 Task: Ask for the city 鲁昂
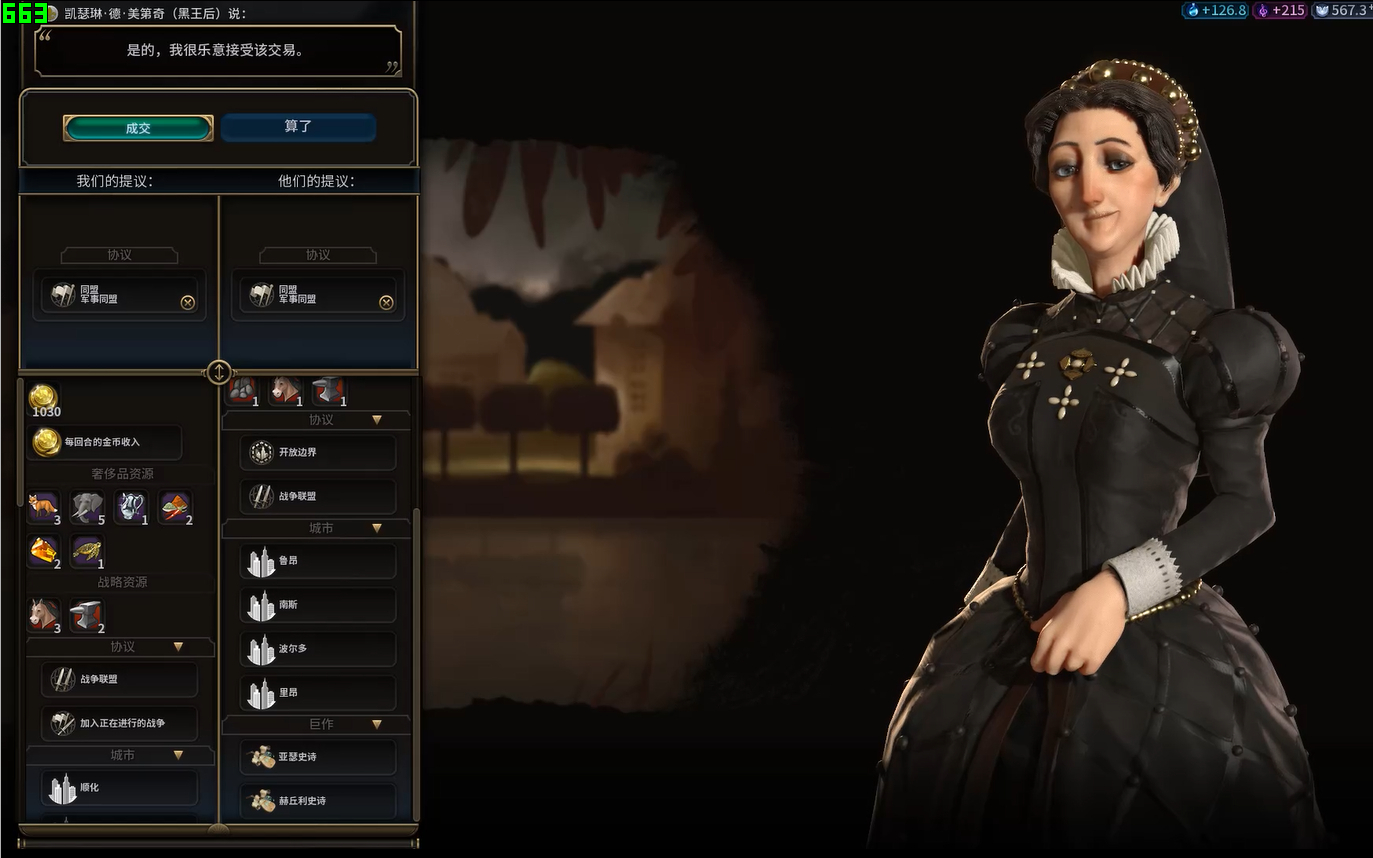[318, 561]
